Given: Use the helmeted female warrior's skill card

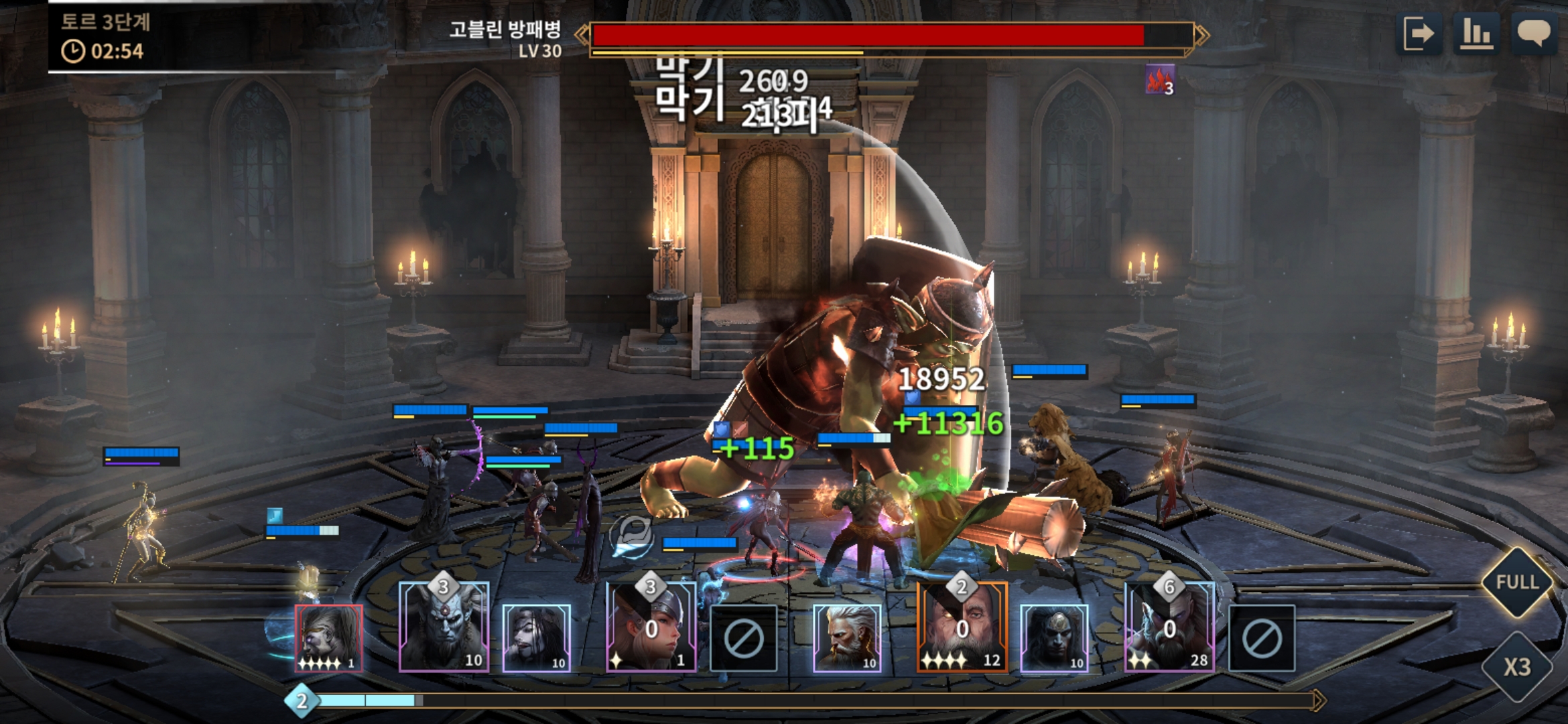Looking at the screenshot, I should 651,627.
